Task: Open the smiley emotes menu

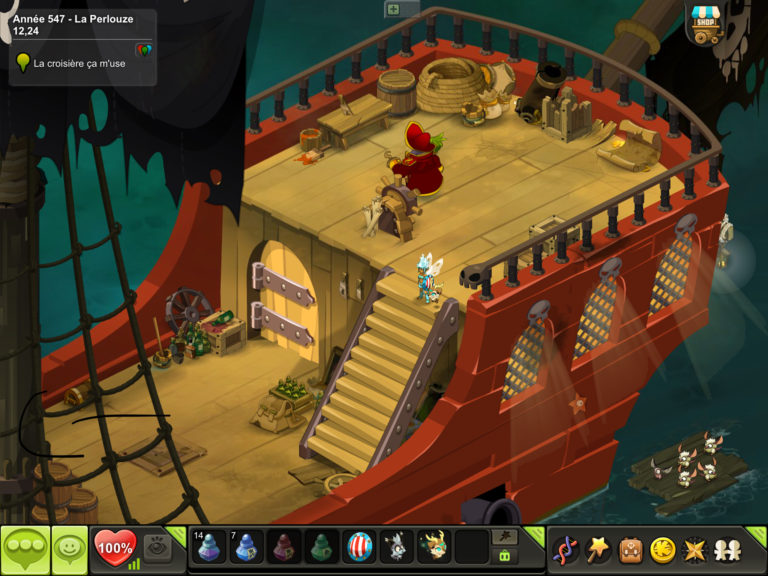Action: pos(69,549)
